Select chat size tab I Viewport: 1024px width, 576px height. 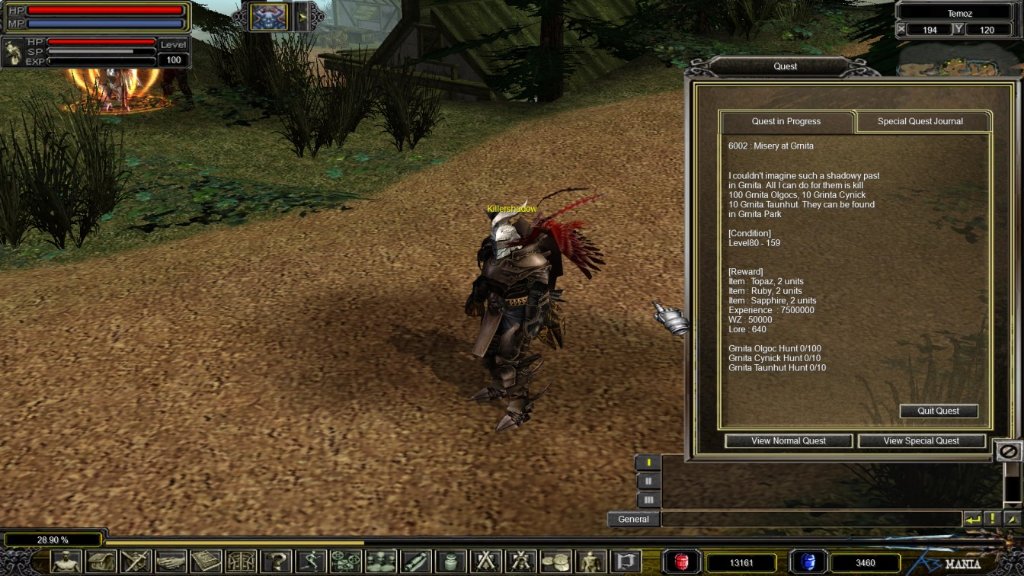[648, 463]
